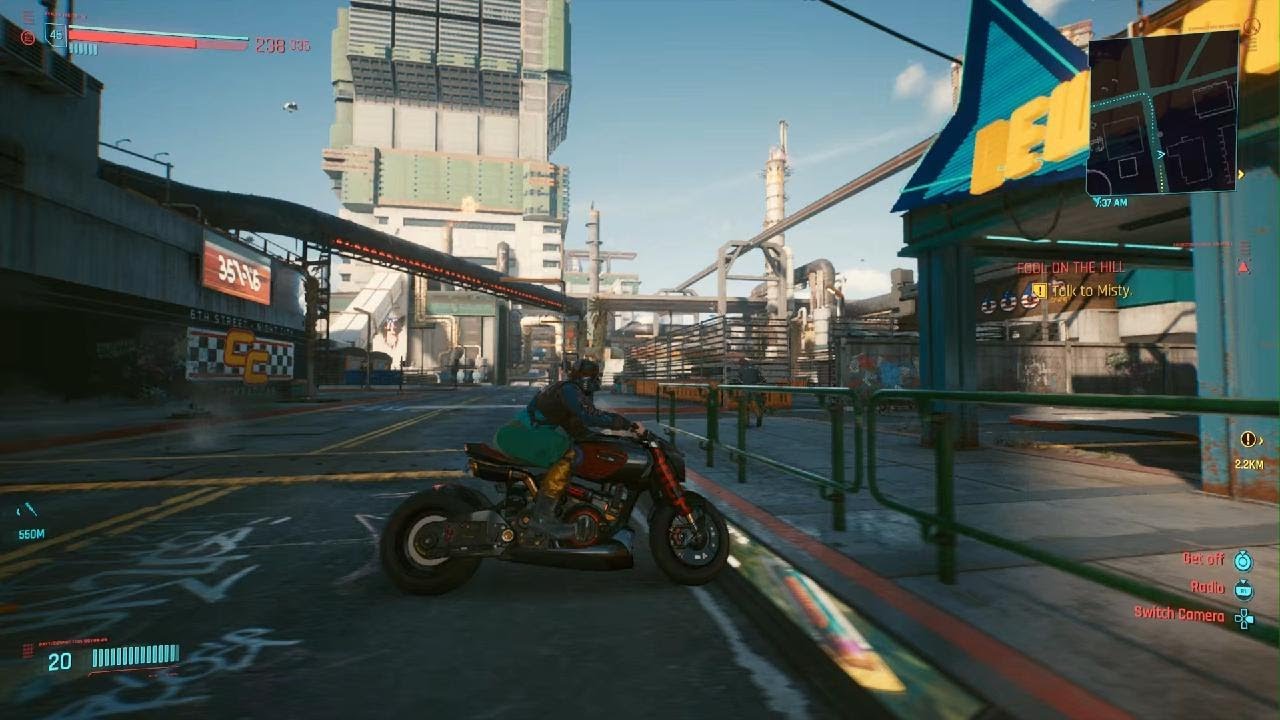Click the Get off control icon
Screen dimensions: 1280x720
(1244, 560)
